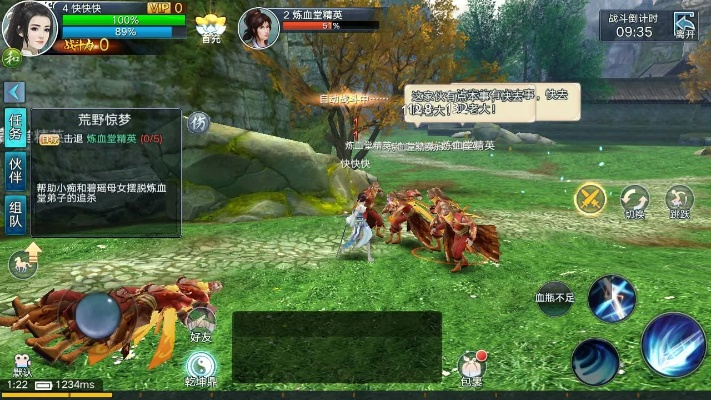
Task: Tap the 切换 switch-target button
Action: tap(635, 199)
